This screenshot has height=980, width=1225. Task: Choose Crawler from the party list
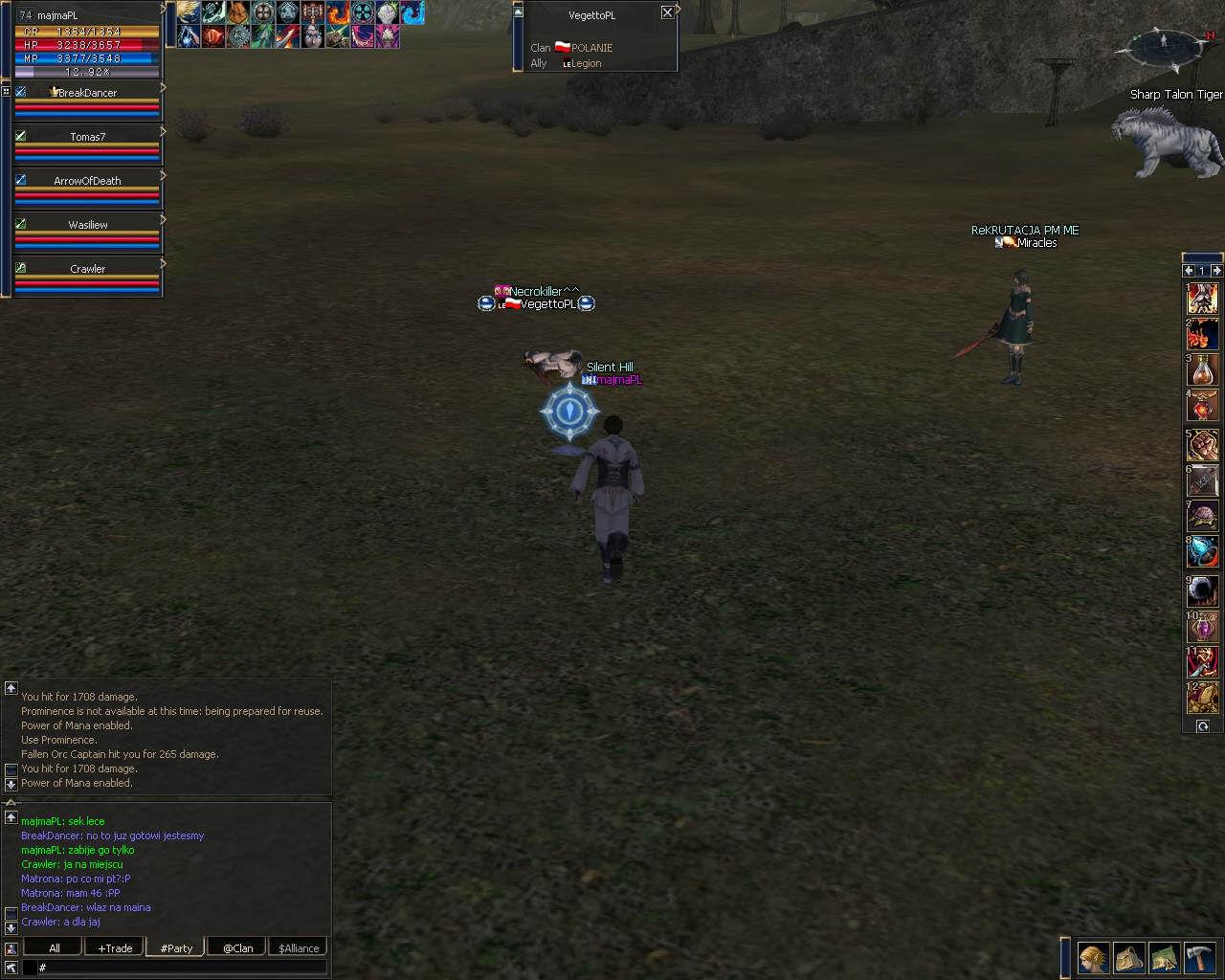coord(87,269)
